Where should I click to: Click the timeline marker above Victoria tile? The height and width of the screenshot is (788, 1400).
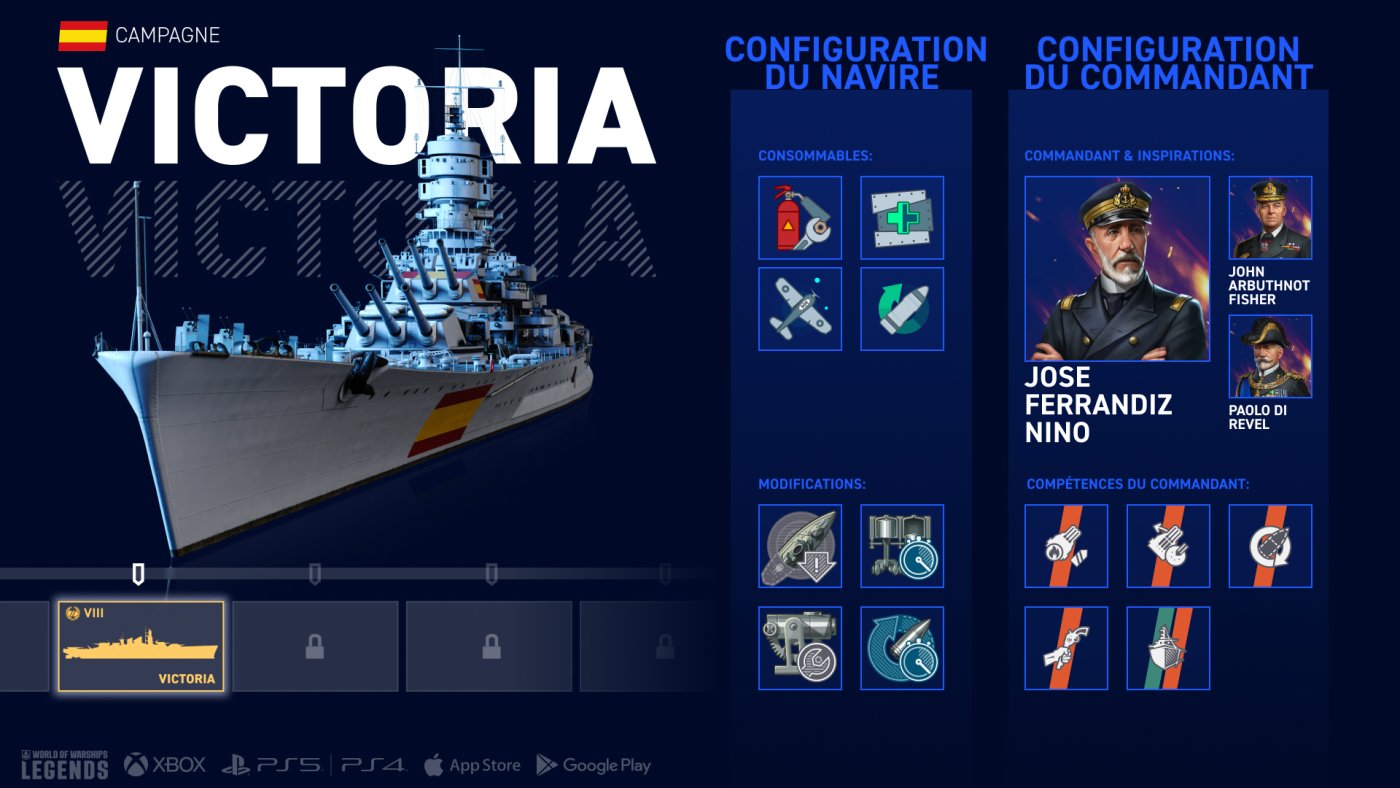139,574
